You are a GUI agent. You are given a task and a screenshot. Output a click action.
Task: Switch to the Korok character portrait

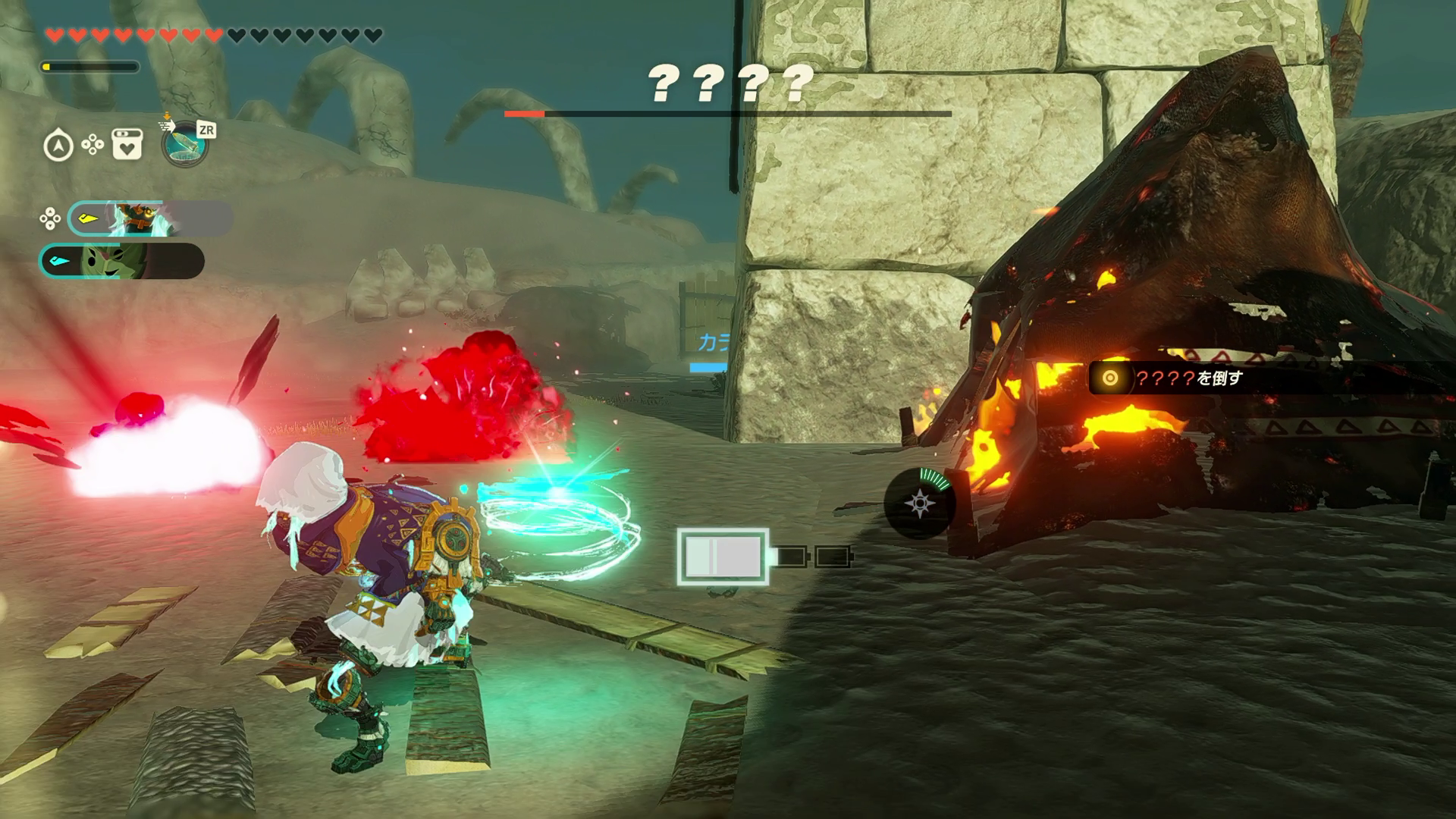tap(114, 261)
